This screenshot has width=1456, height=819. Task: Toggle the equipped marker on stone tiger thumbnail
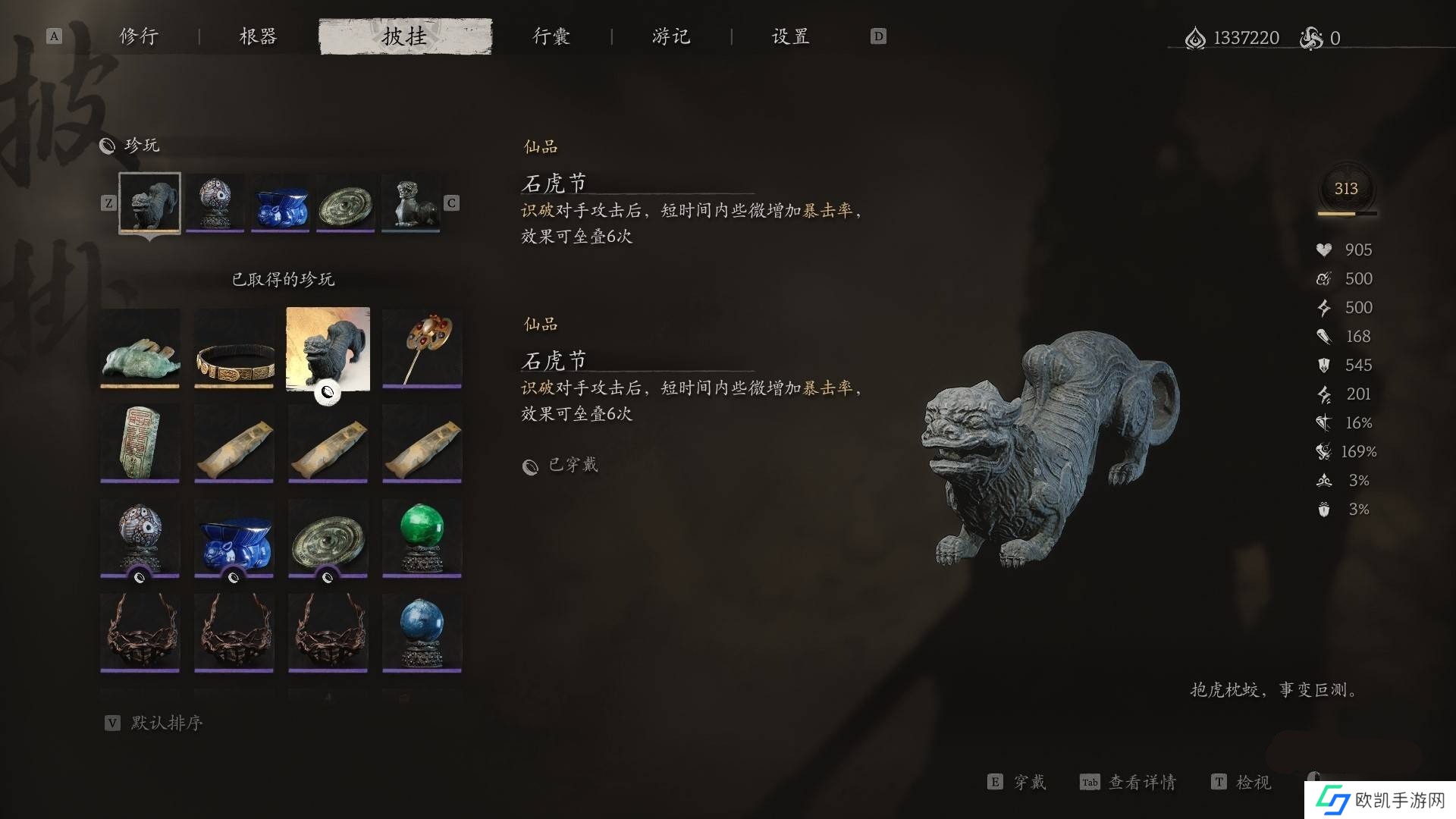click(328, 392)
